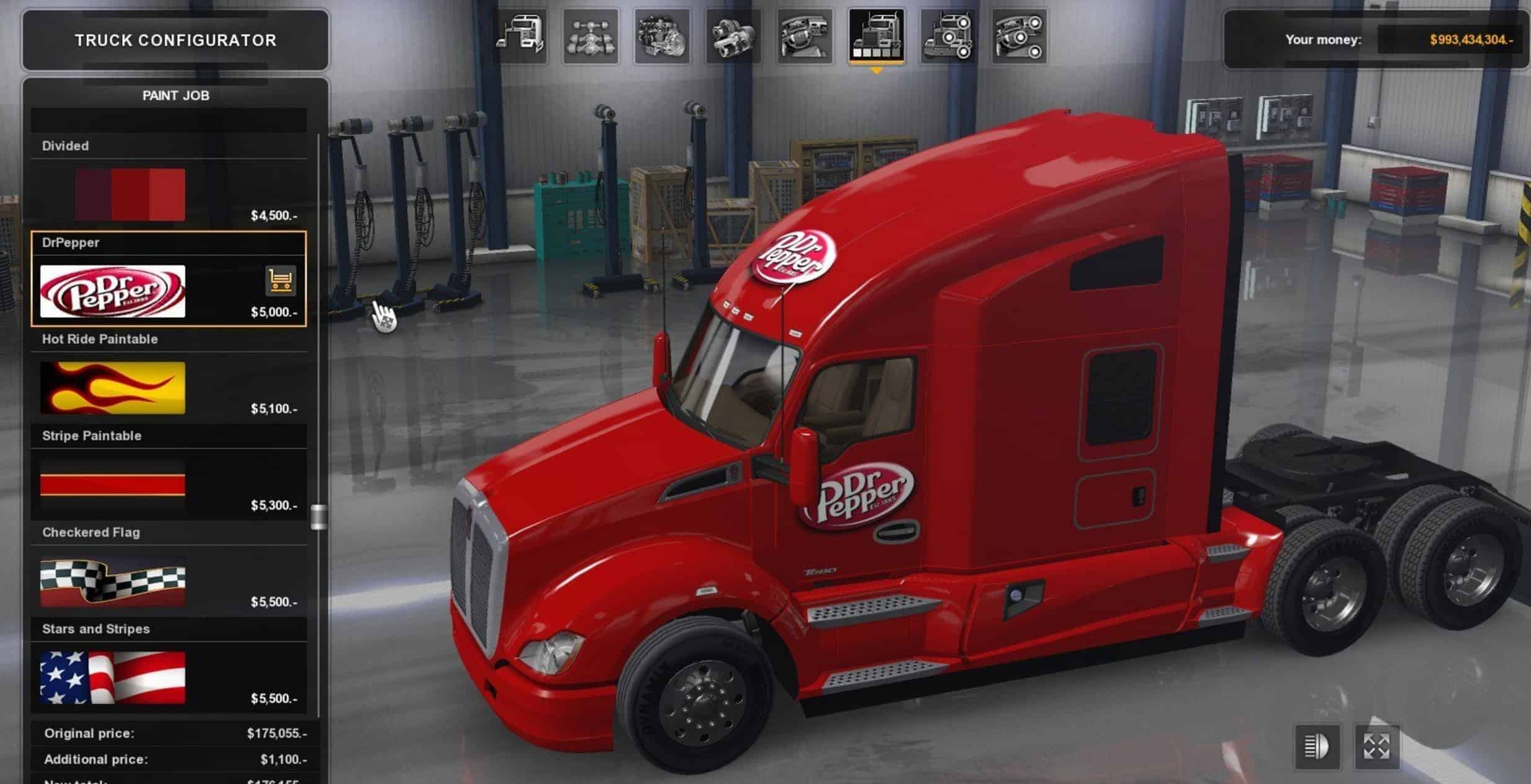1531x784 pixels.
Task: Toggle the truck headlights button
Action: point(1317,746)
